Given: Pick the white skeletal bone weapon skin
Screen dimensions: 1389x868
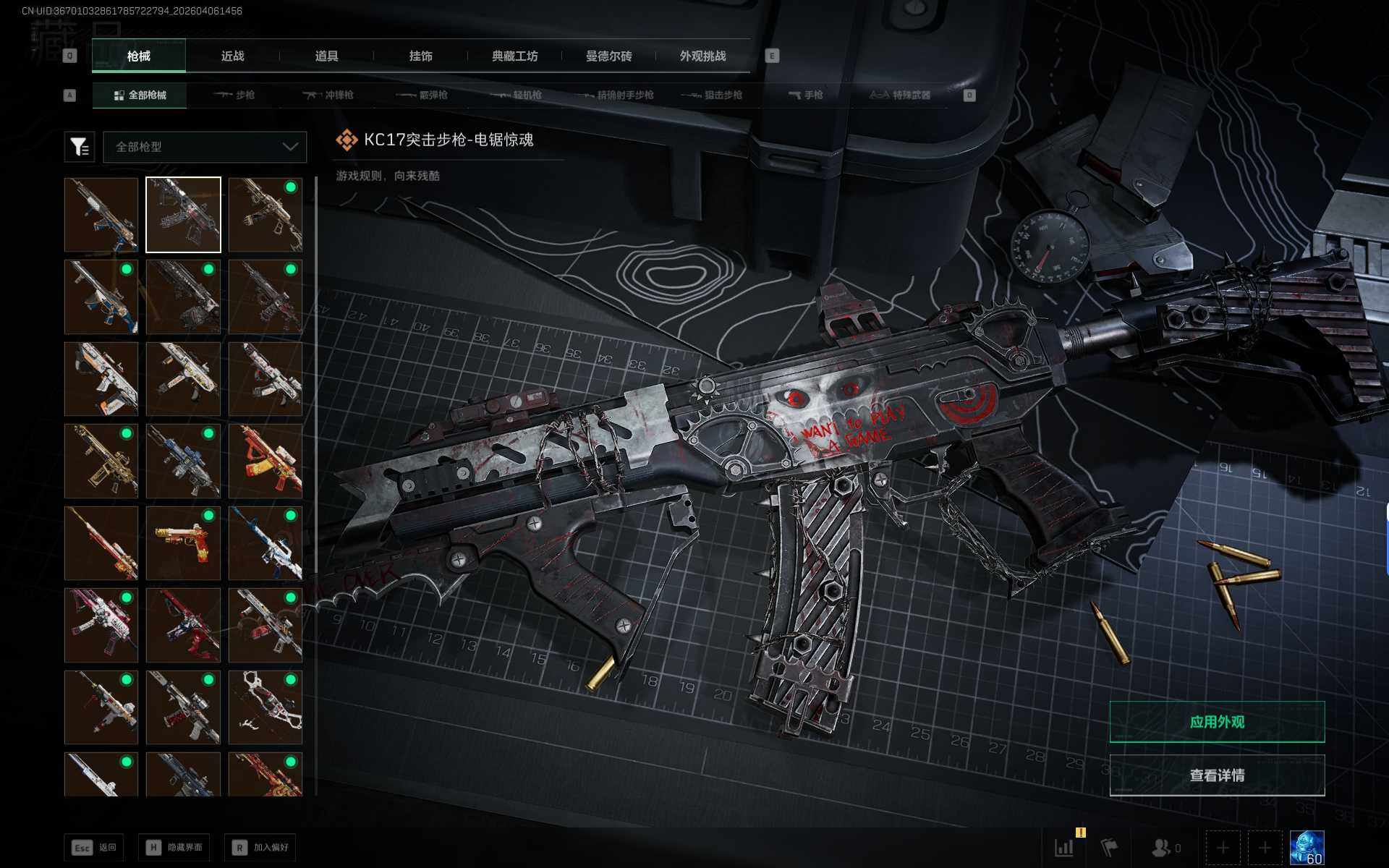Looking at the screenshot, I should (x=266, y=707).
